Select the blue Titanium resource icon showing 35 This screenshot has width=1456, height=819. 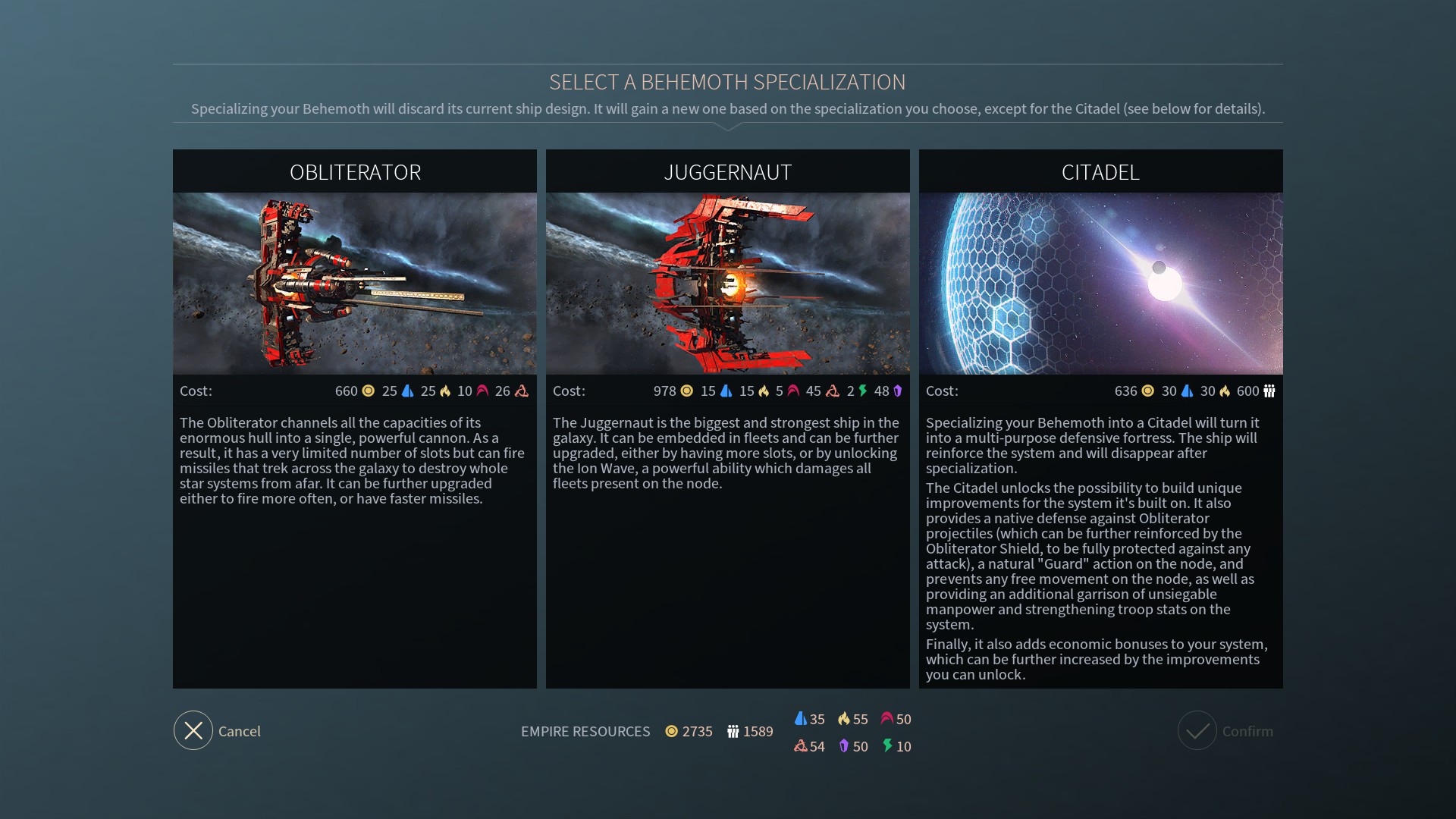(x=801, y=719)
